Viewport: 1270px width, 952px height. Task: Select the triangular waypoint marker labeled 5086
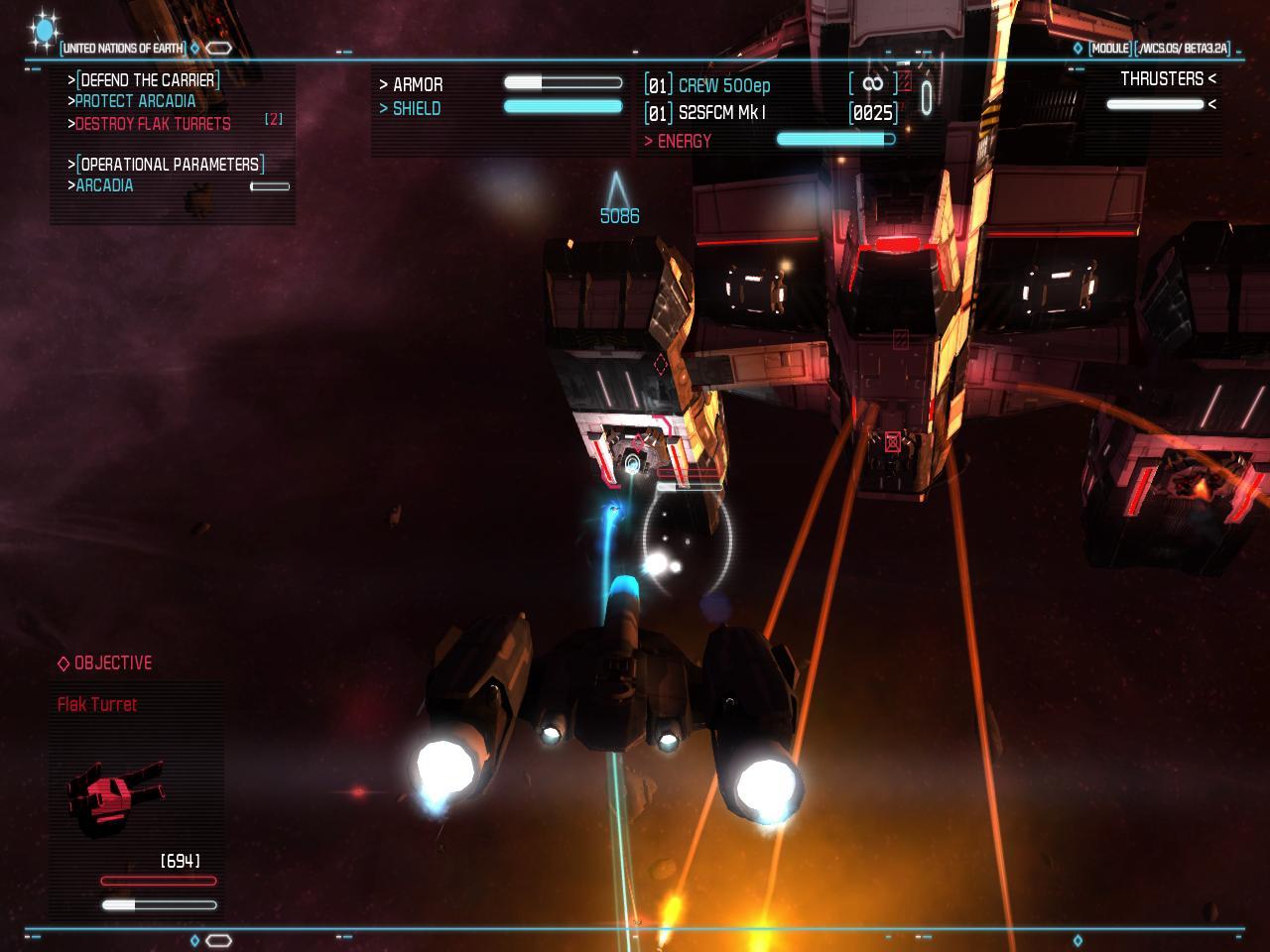pyautogui.click(x=617, y=190)
